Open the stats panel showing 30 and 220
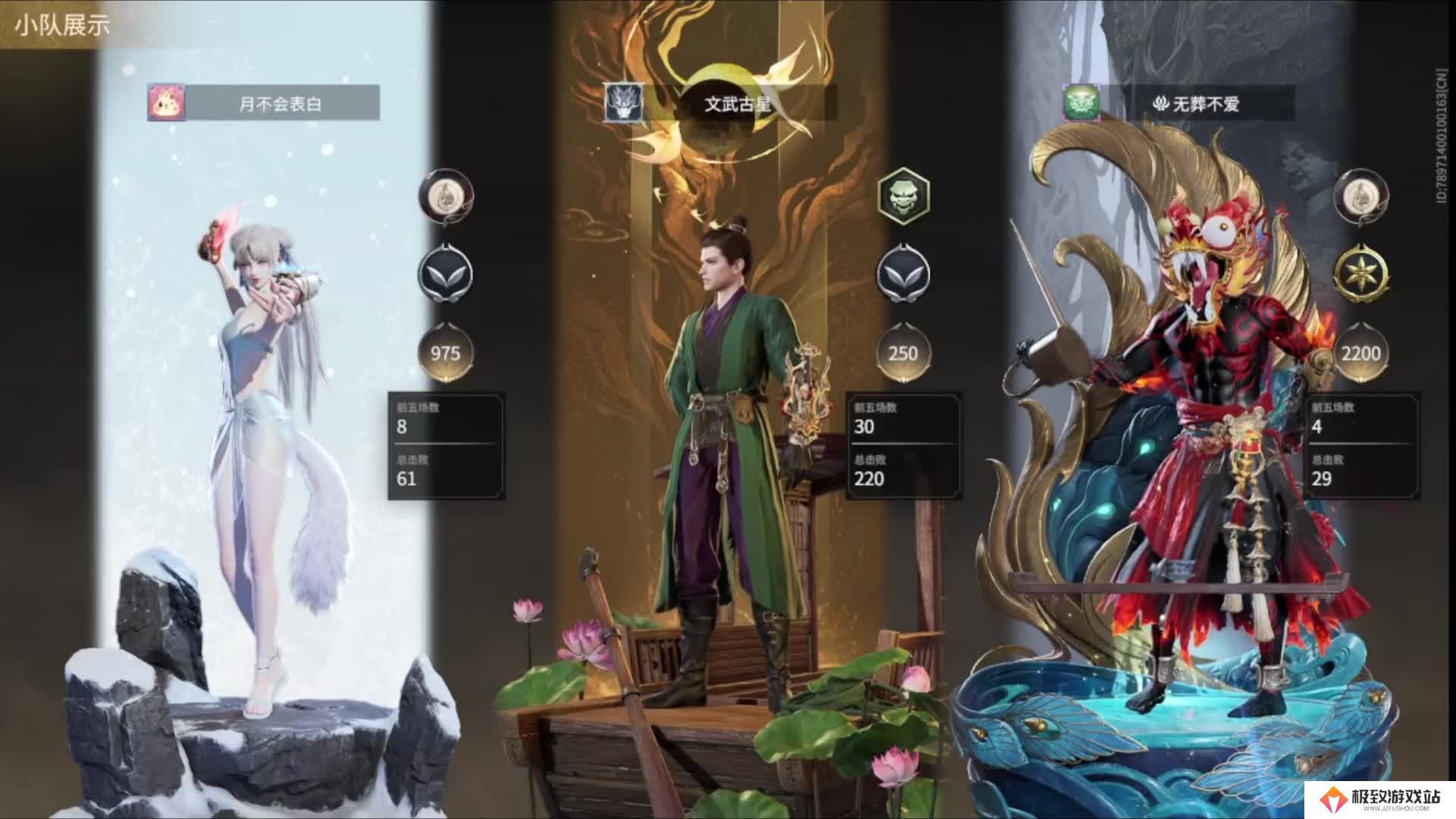 click(x=903, y=446)
